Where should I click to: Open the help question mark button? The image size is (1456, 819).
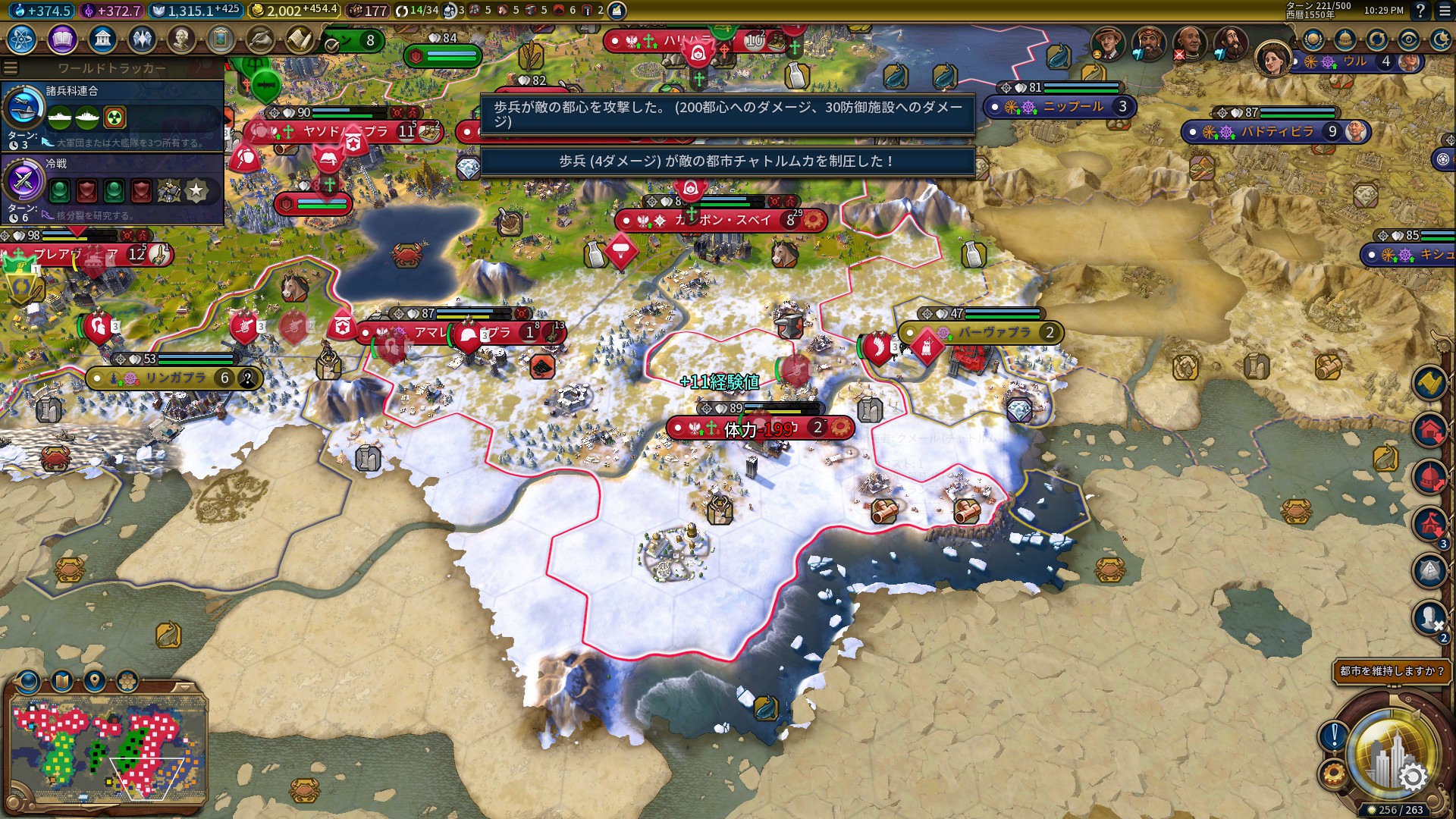(1420, 11)
